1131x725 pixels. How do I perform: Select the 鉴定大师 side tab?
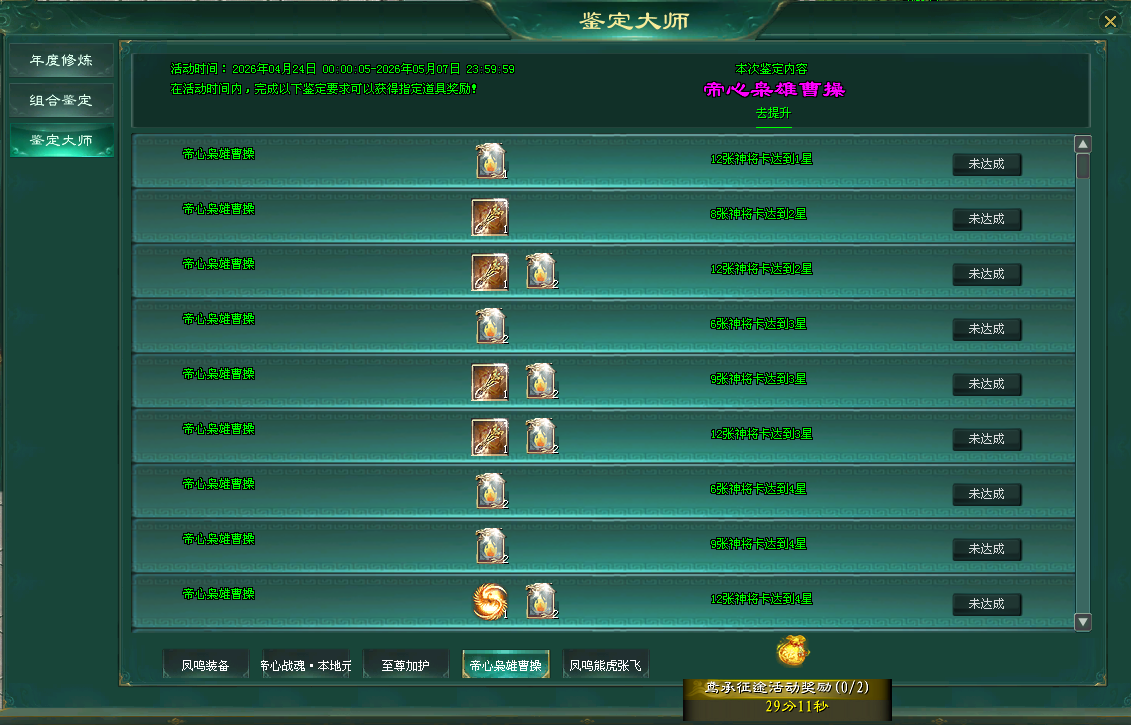click(x=61, y=140)
